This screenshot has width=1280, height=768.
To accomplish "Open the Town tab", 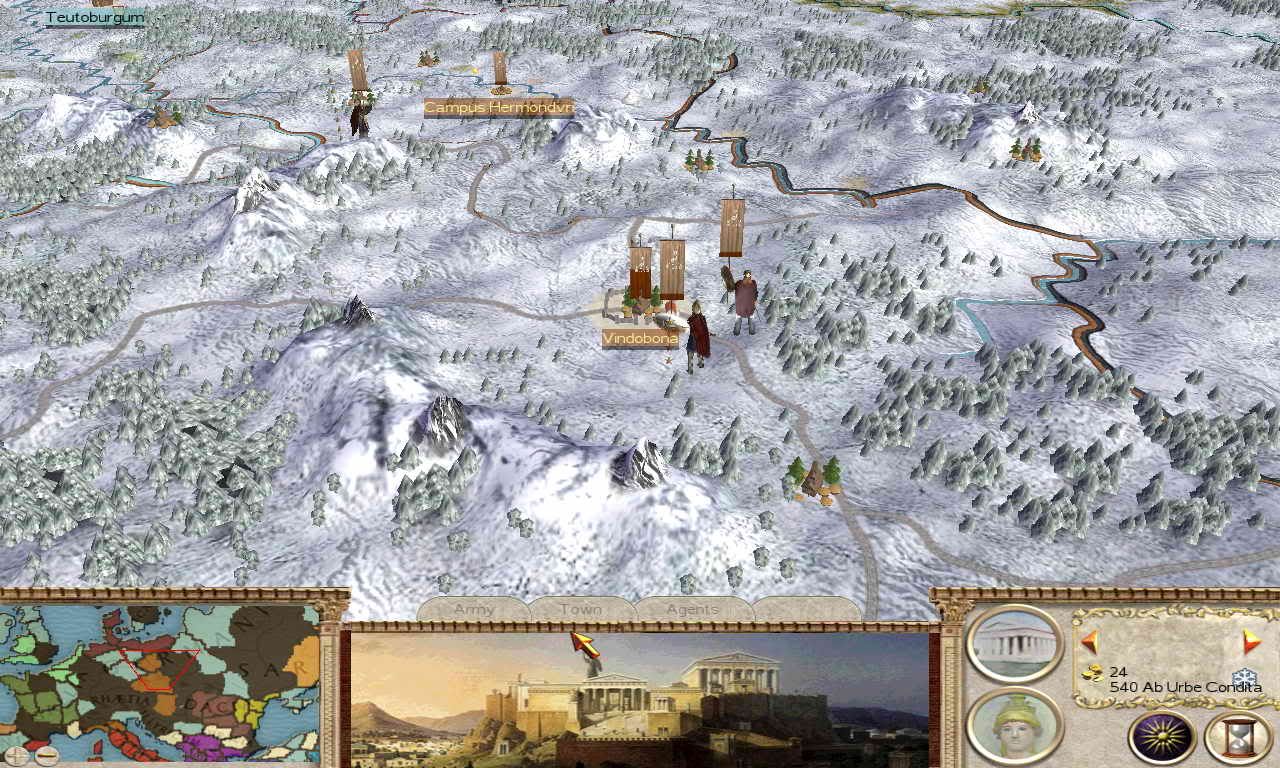I will point(581,609).
